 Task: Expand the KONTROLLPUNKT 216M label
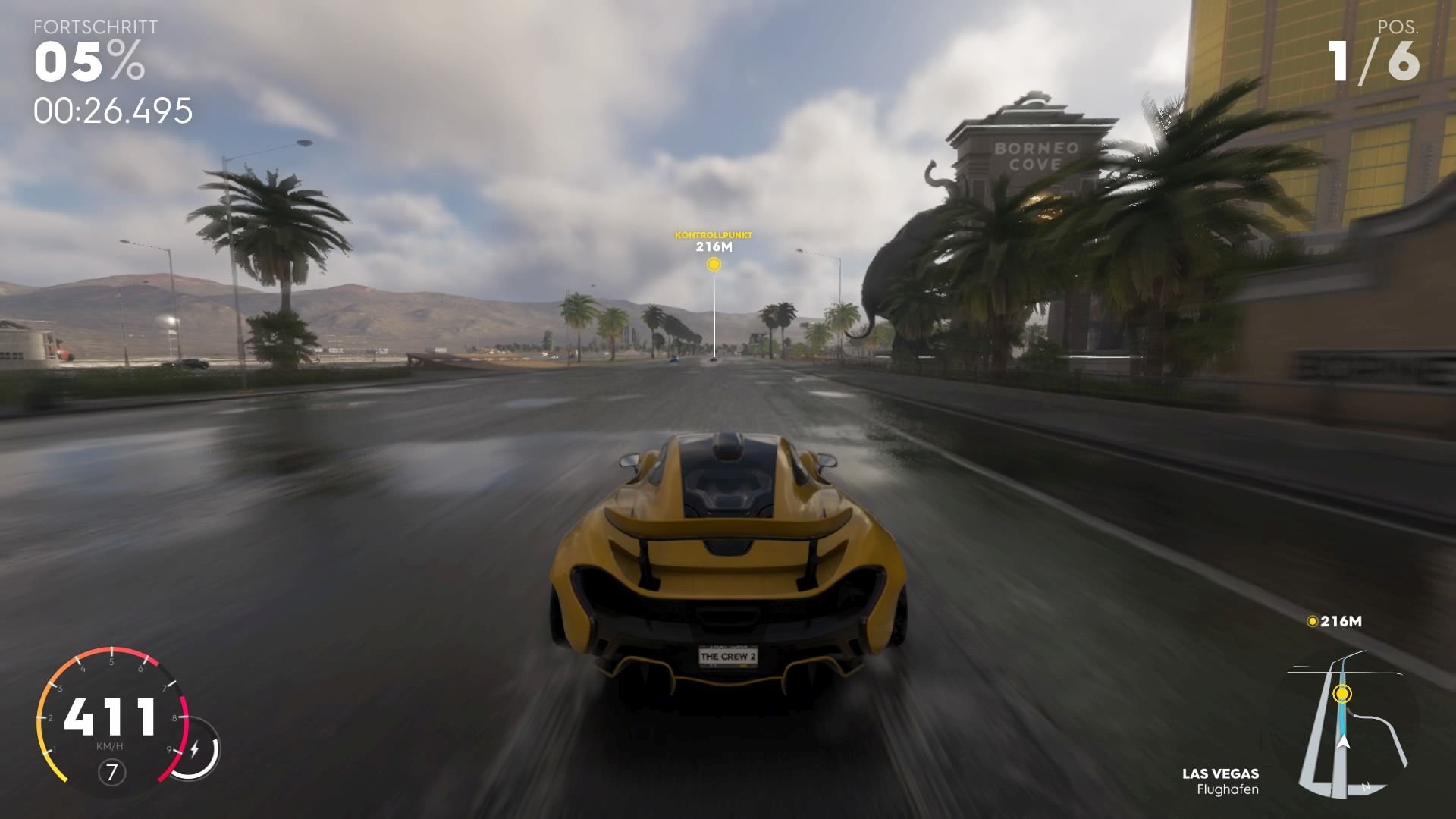pos(713,240)
